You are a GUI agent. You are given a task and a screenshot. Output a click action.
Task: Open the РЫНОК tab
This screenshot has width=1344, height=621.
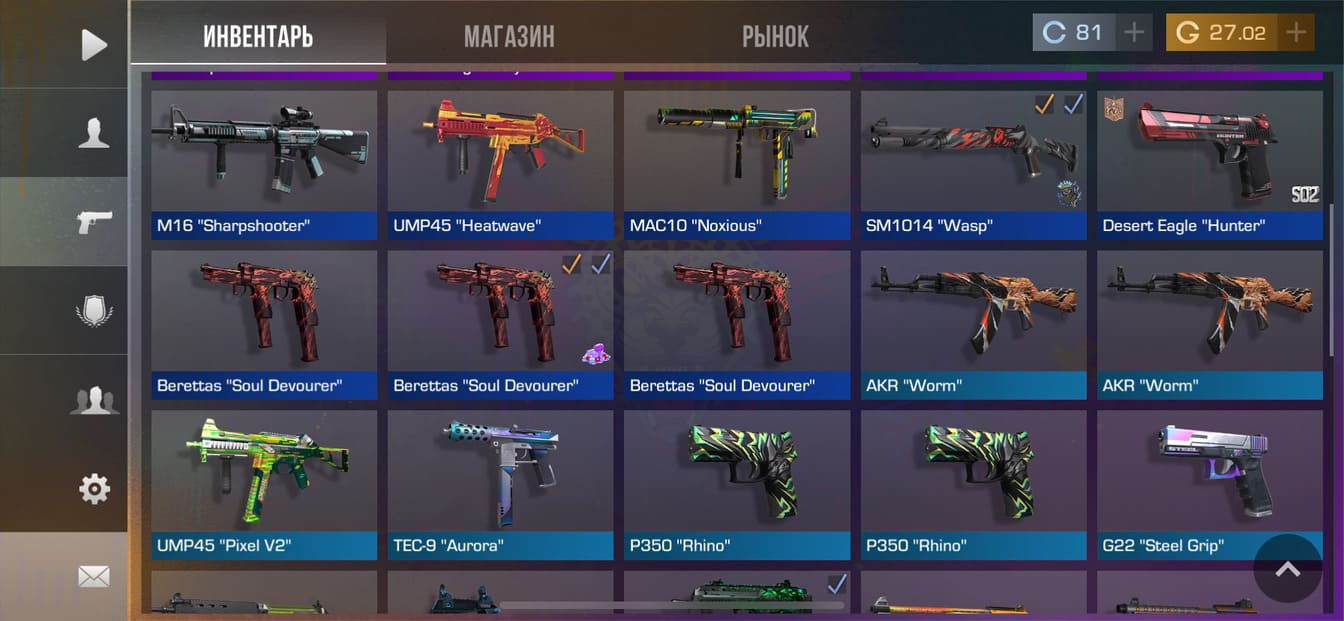point(775,37)
